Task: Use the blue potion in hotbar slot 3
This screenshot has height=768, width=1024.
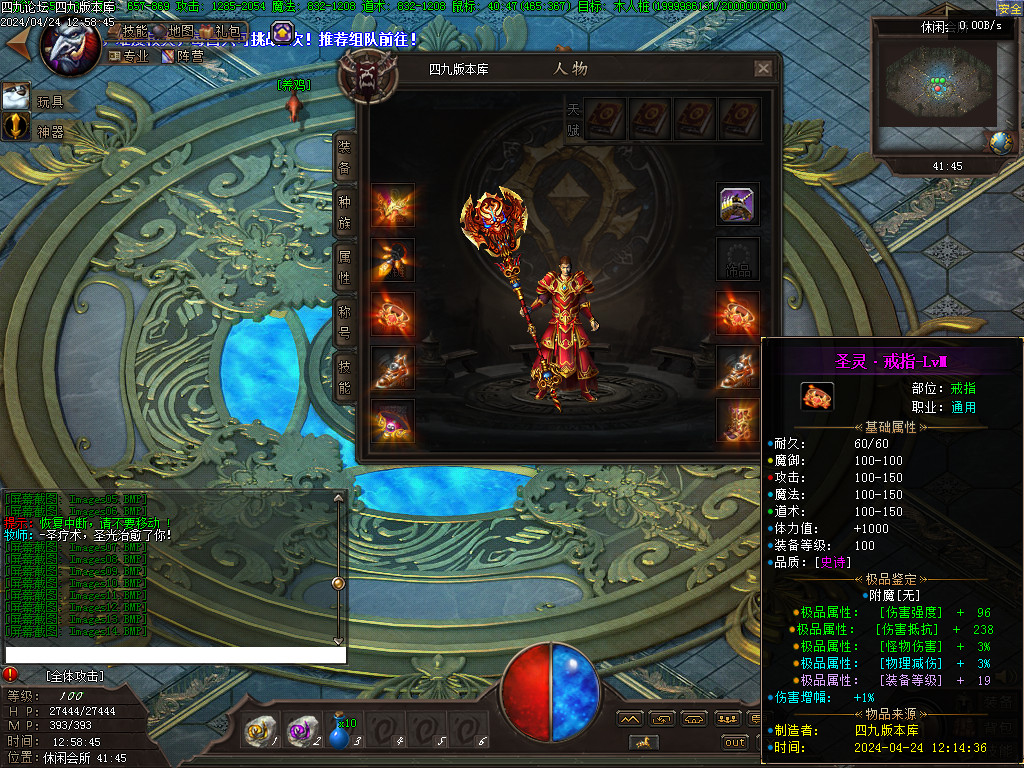Action: 341,734
